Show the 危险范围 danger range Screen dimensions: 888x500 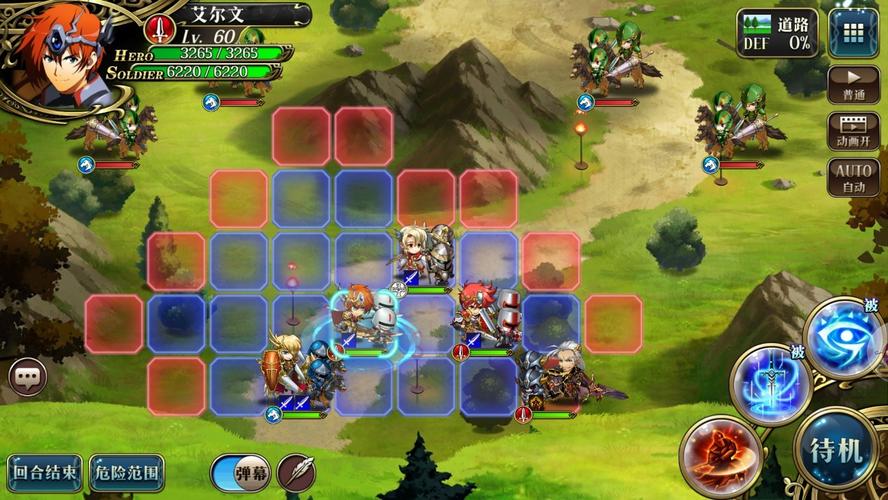[126, 470]
